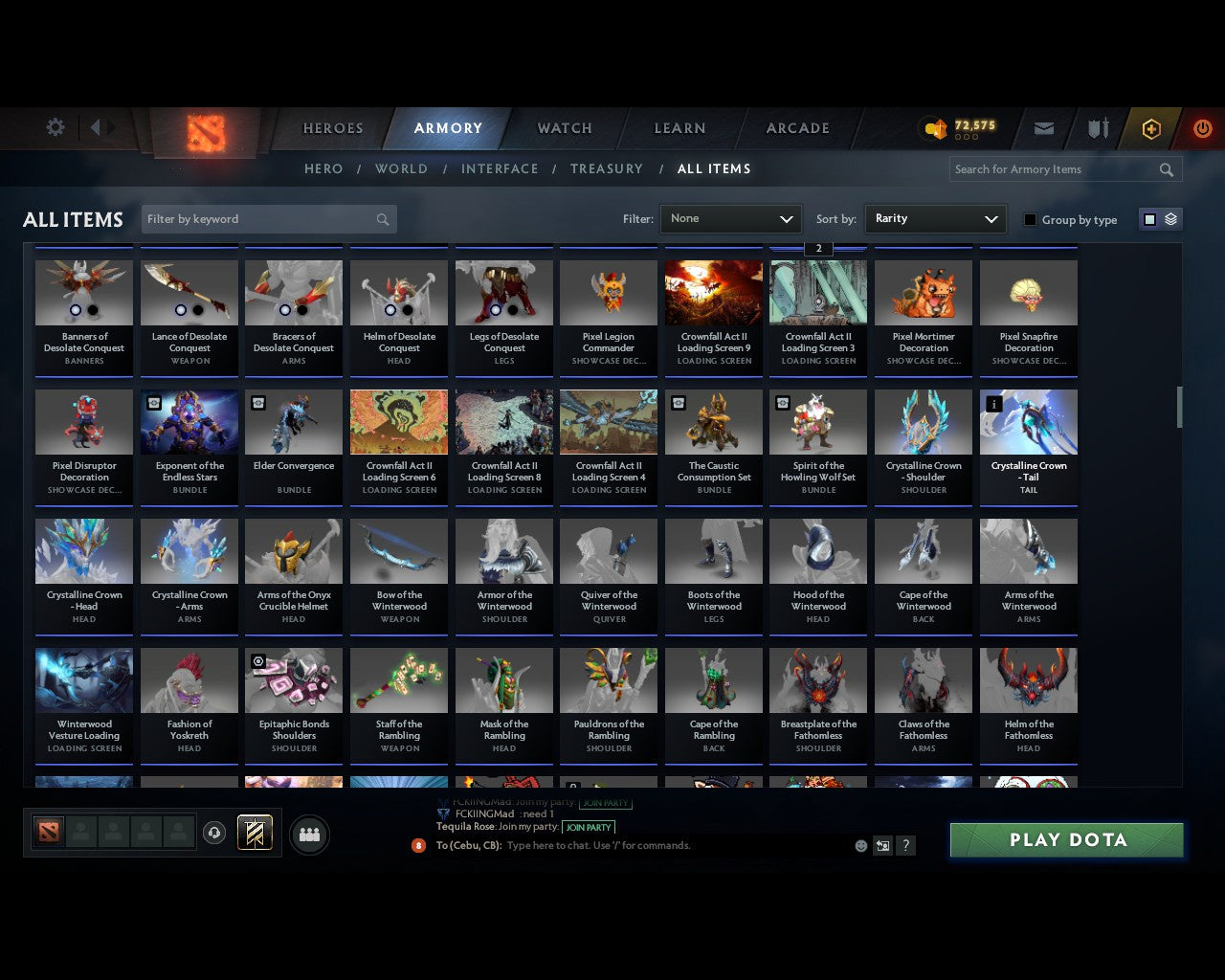This screenshot has height=980, width=1225.
Task: Open the settings gear icon
Action: (55, 126)
